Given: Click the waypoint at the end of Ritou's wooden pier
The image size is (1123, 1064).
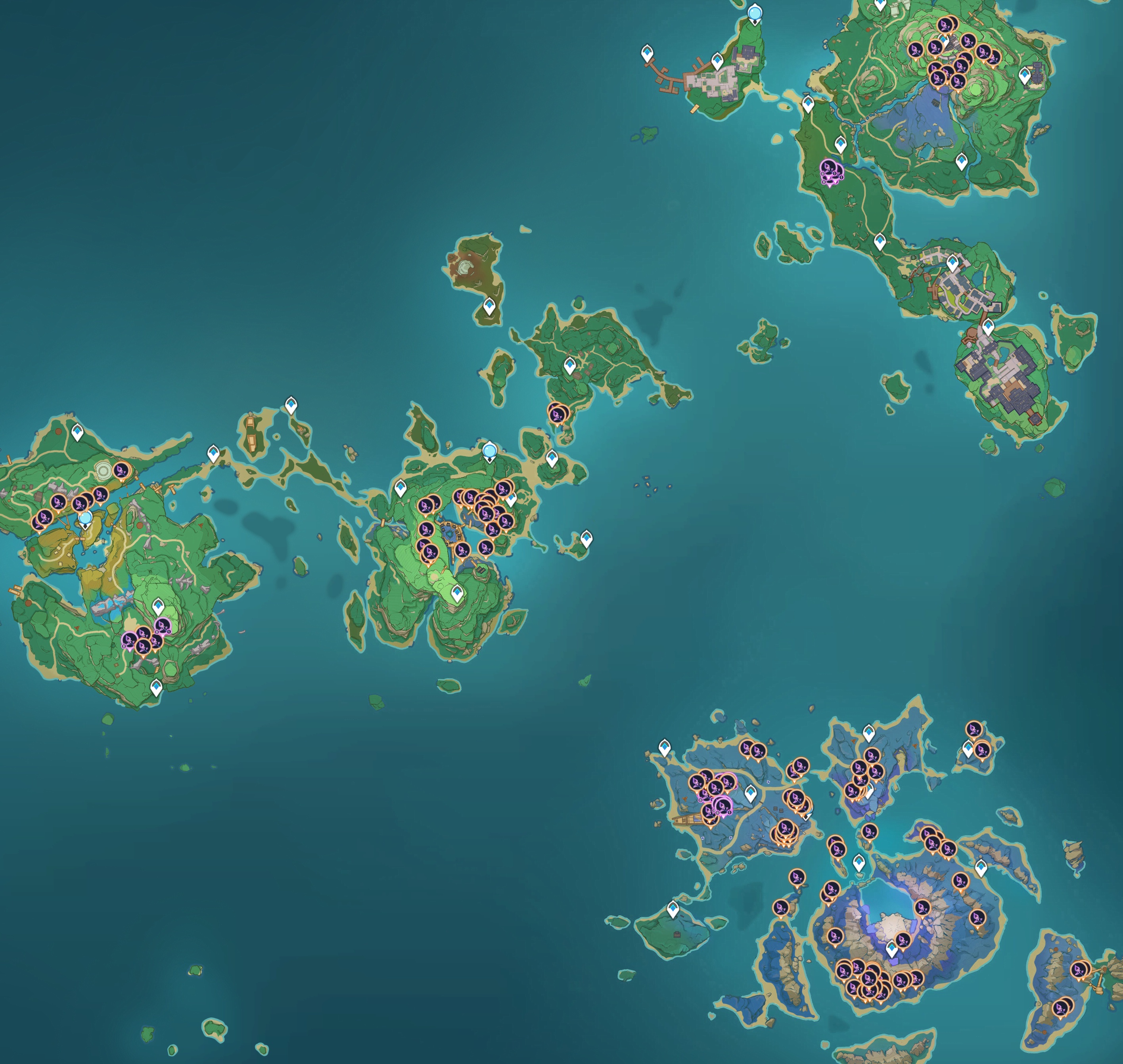Looking at the screenshot, I should (646, 54).
